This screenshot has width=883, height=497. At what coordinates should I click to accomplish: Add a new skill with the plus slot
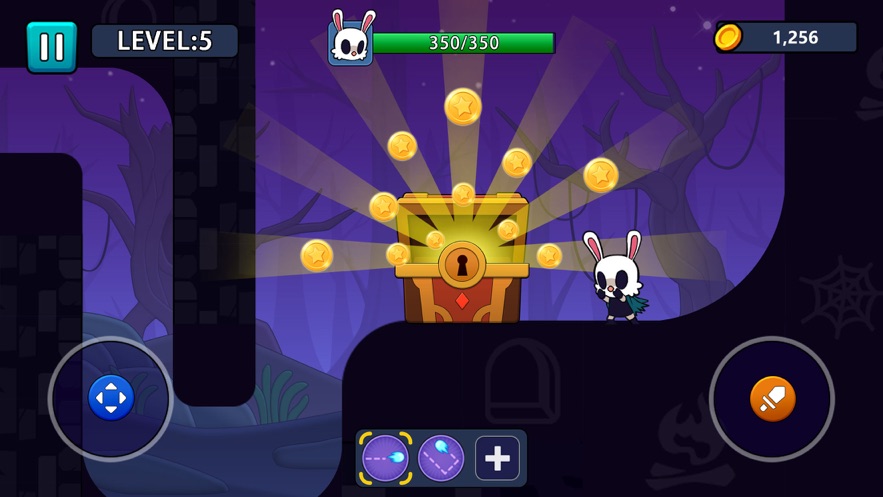(x=497, y=458)
